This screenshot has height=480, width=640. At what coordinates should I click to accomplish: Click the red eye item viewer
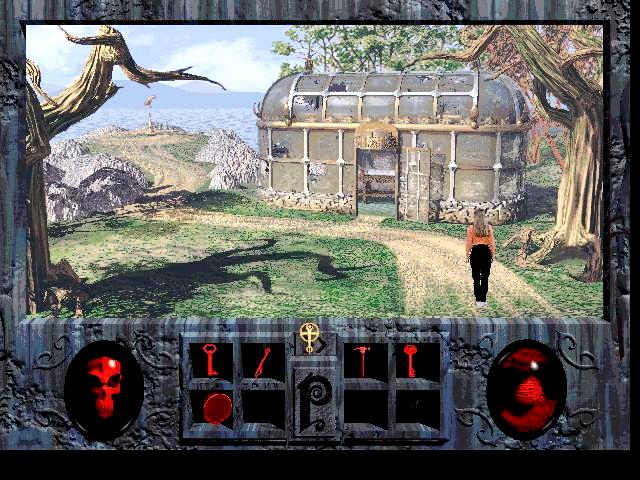tap(526, 388)
